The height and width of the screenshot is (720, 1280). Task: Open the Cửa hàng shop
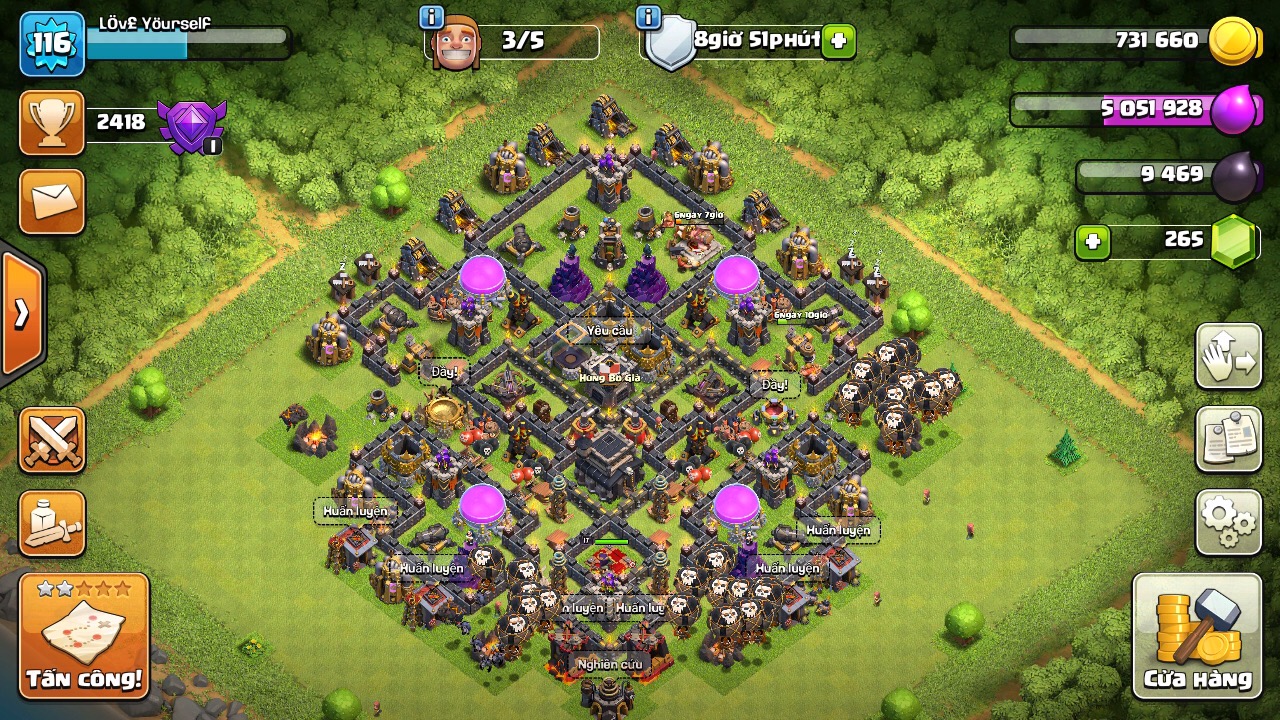click(x=1197, y=637)
